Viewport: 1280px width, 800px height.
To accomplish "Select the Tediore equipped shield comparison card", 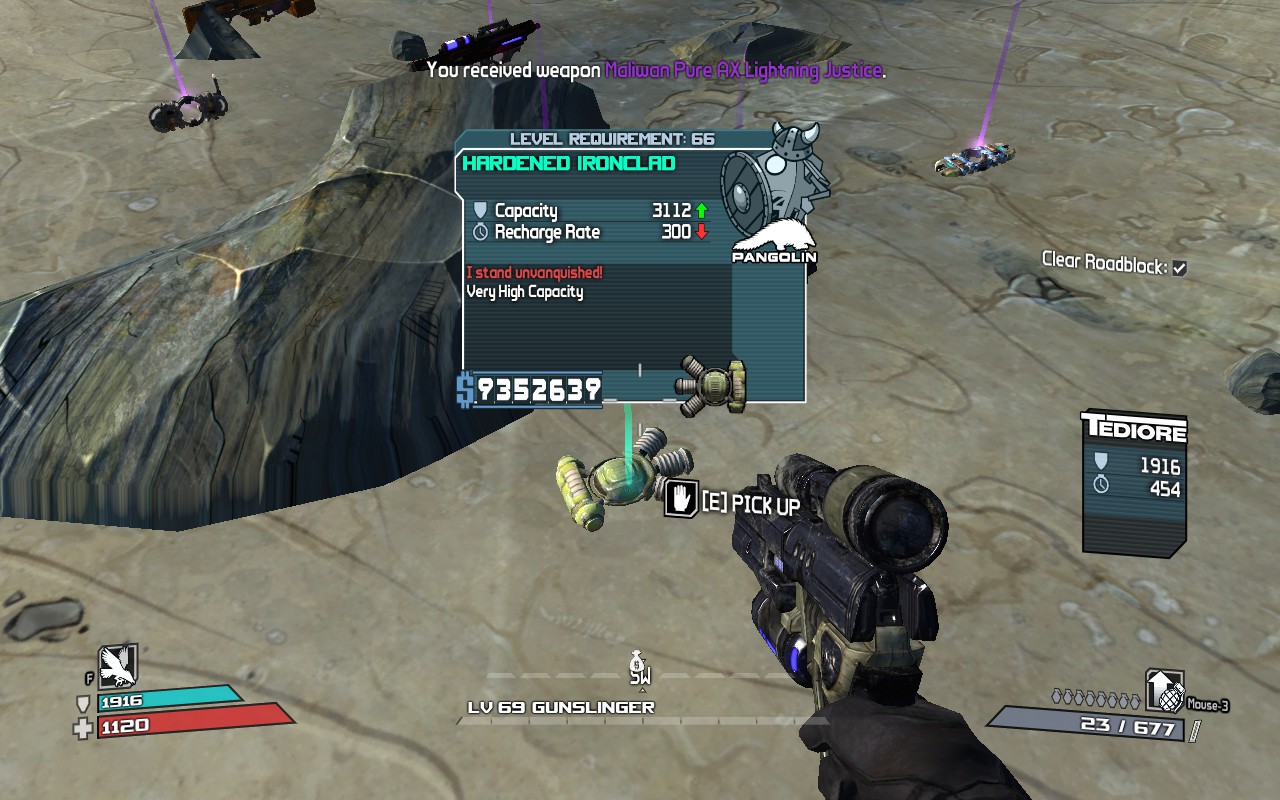I will 1134,482.
